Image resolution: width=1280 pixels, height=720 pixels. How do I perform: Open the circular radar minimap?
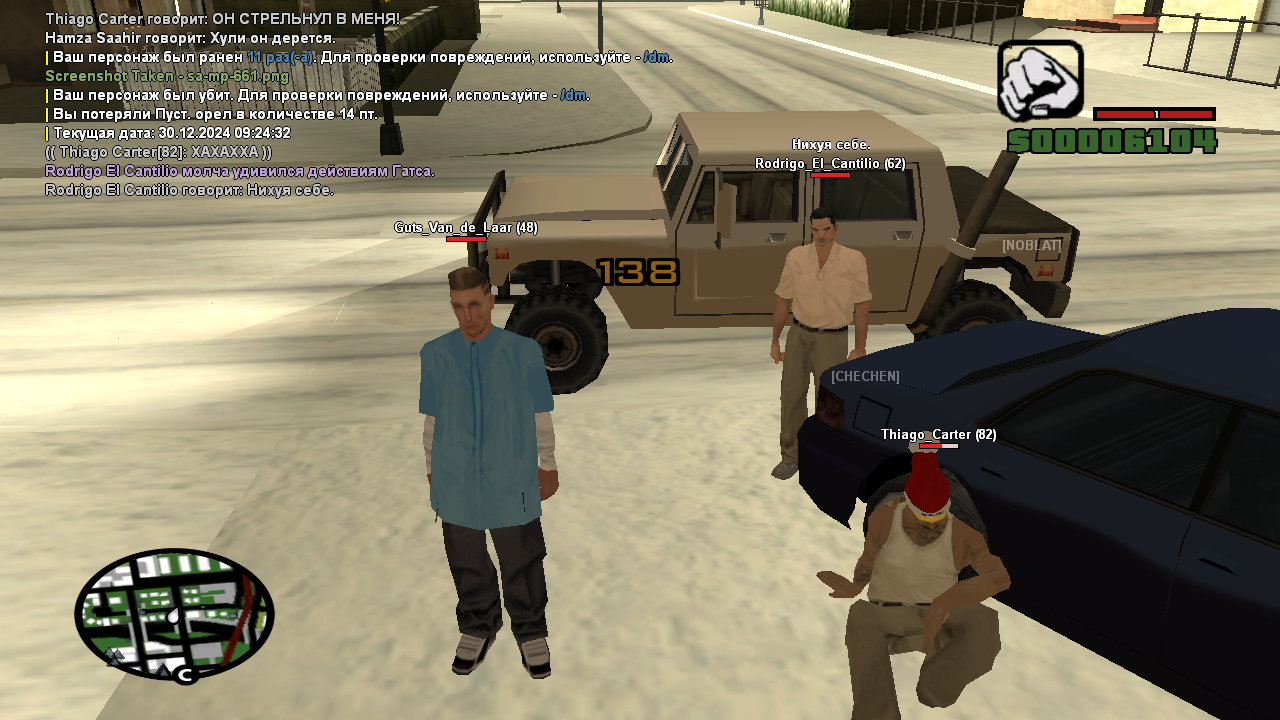tap(174, 614)
